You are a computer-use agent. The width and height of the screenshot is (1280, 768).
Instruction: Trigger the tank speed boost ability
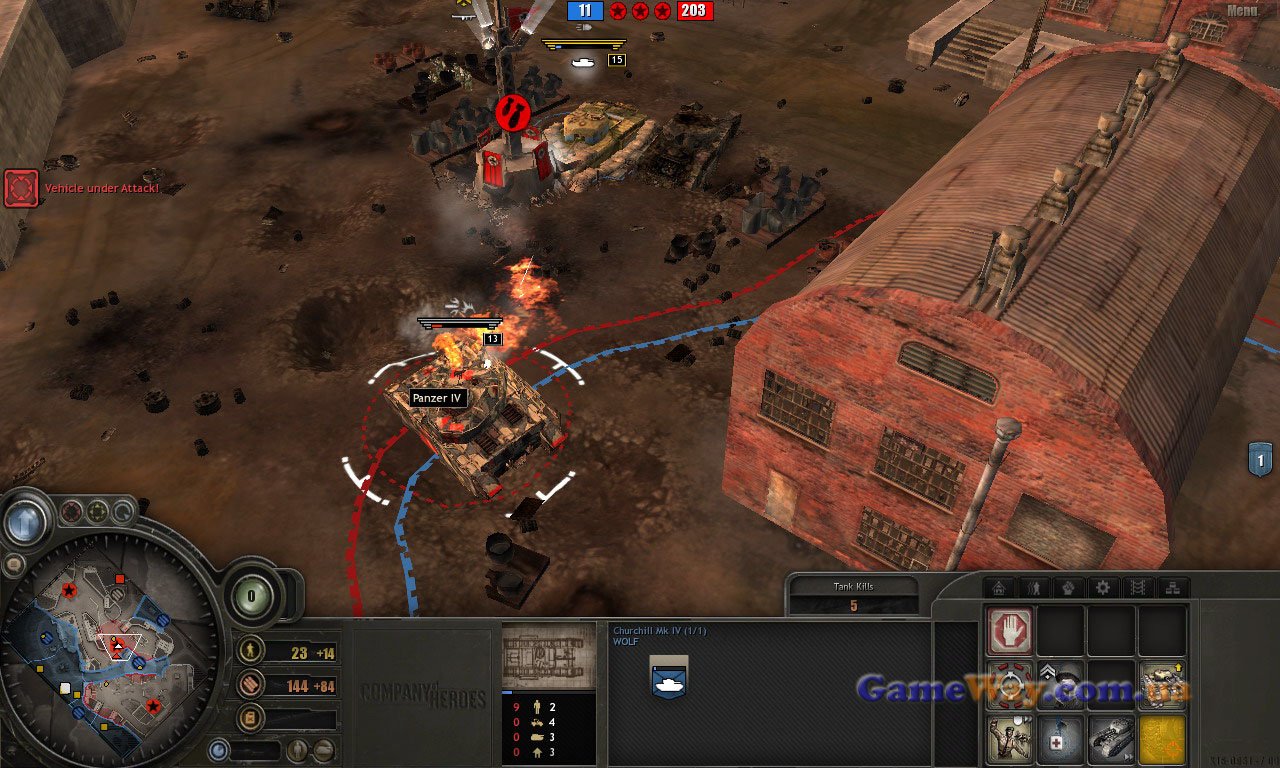(x=1111, y=740)
